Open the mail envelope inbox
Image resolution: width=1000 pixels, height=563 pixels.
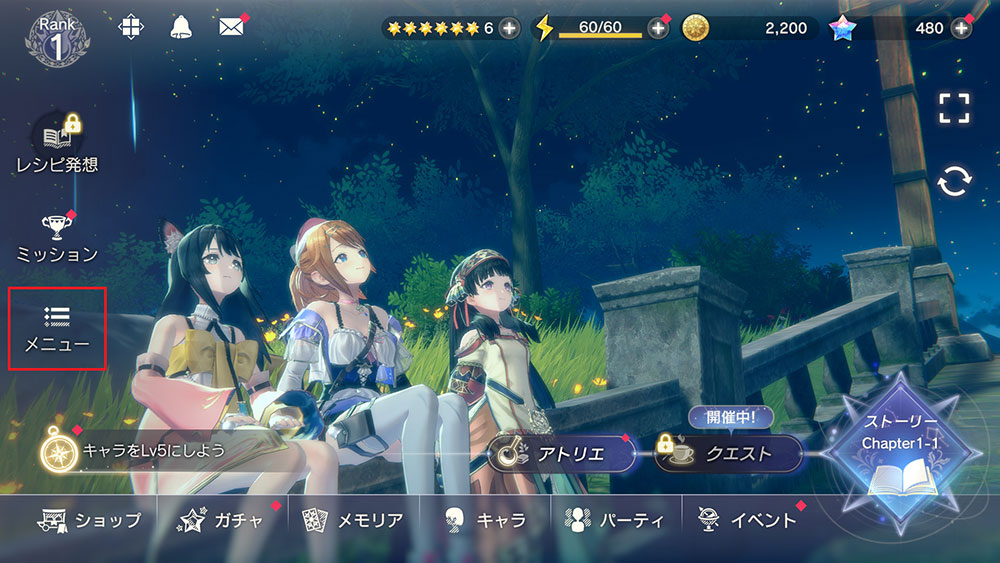pyautogui.click(x=231, y=27)
